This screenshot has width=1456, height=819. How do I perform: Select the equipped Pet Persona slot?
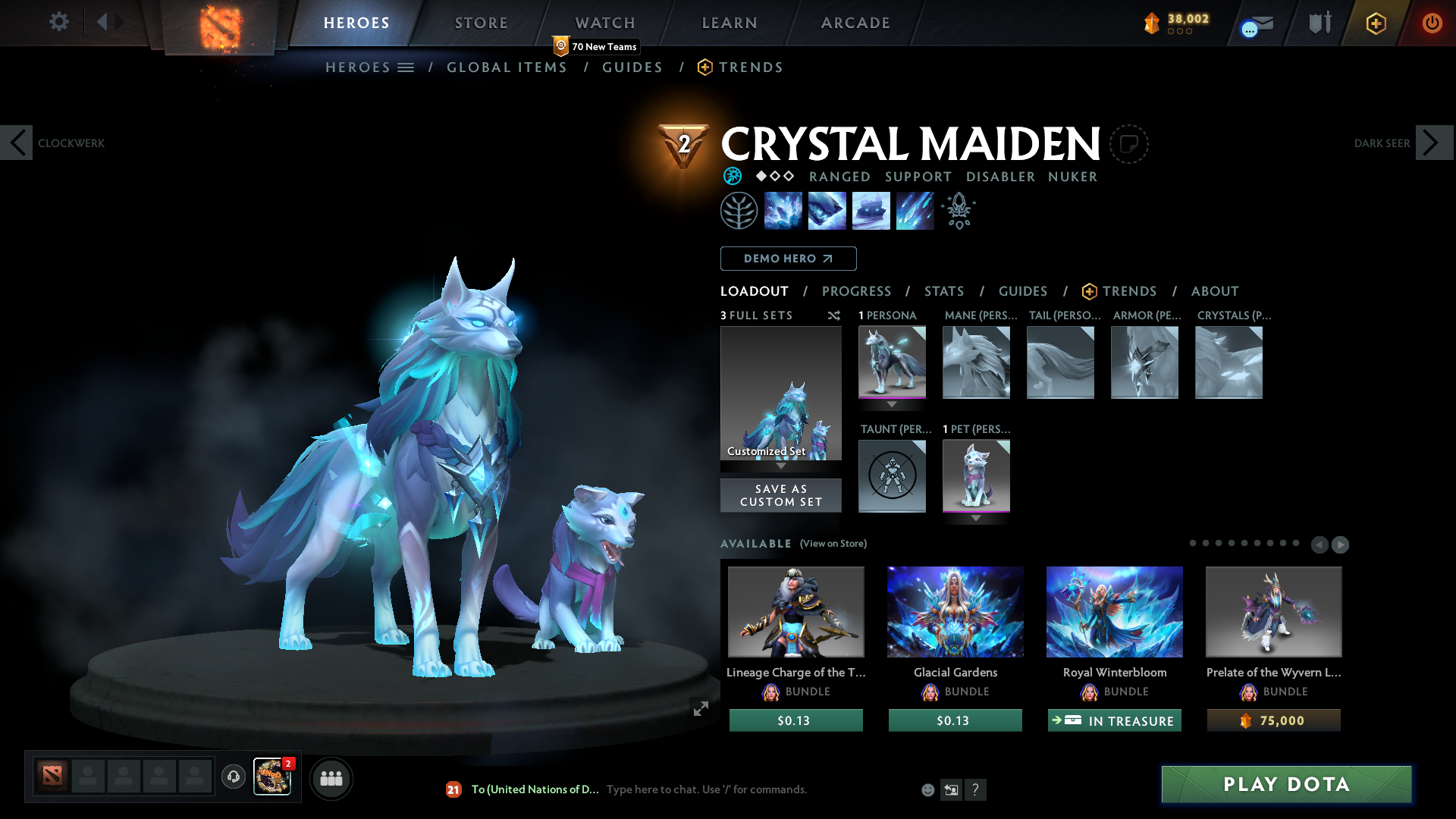(x=976, y=476)
